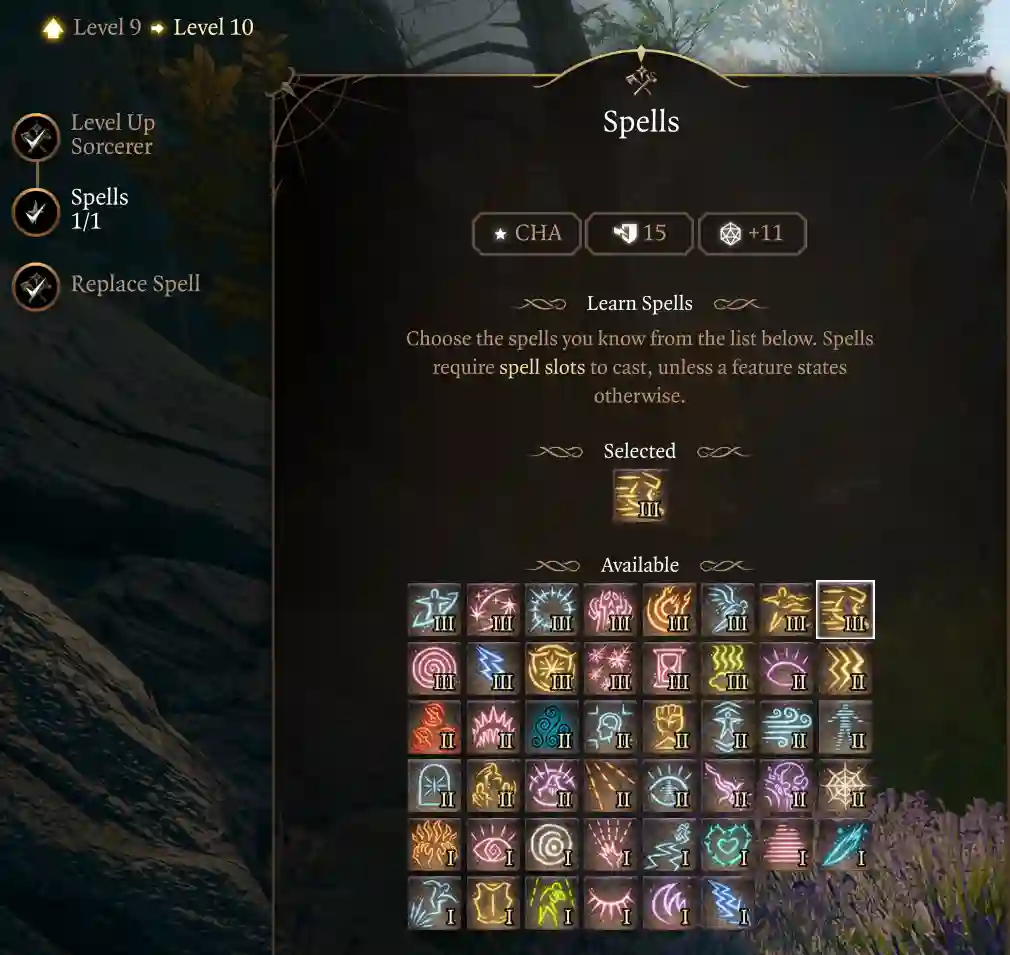Choose the Fireball flame spell icon
The image size is (1010, 955).
pos(669,610)
